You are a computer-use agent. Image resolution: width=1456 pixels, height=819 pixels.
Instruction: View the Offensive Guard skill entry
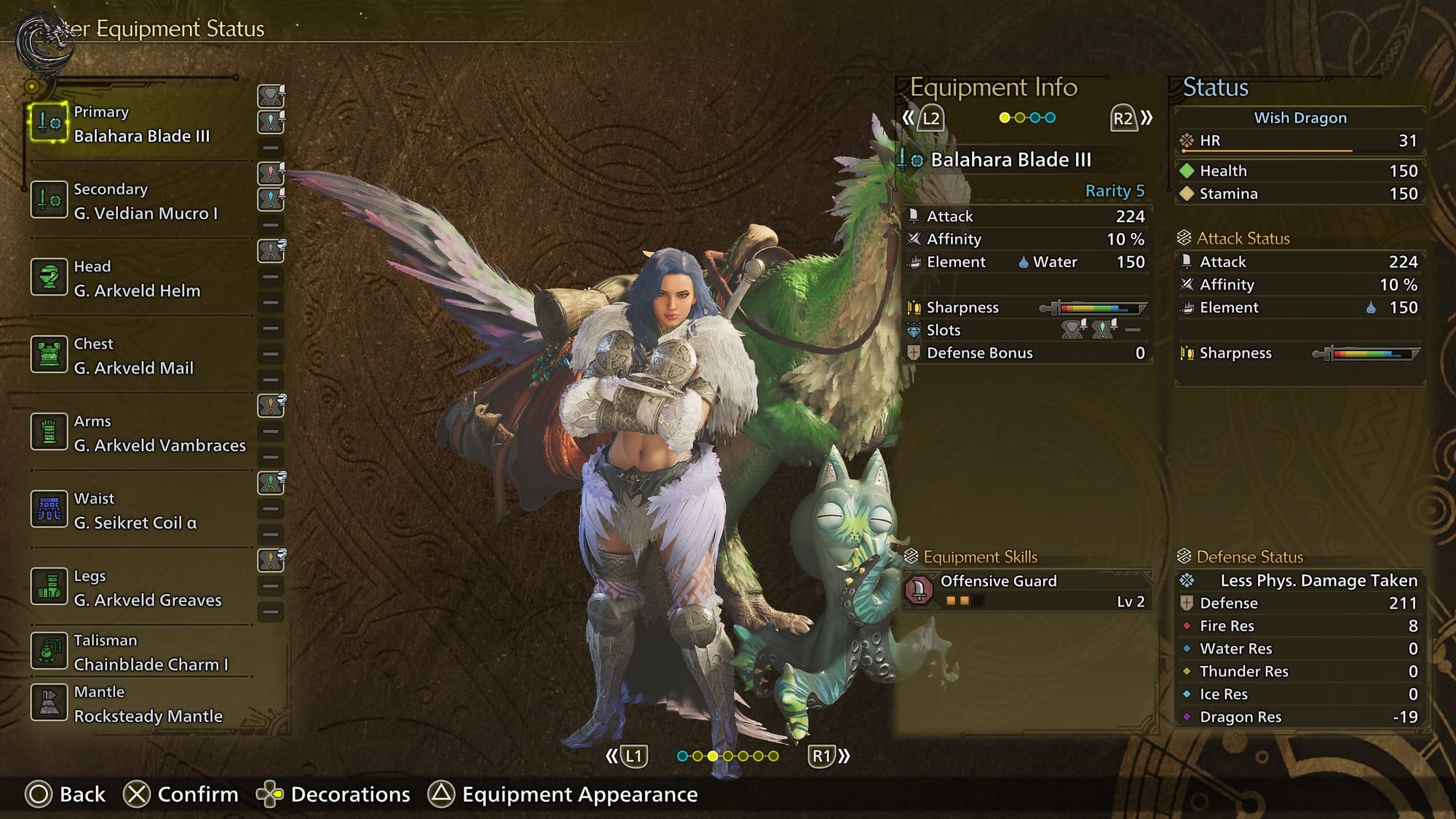click(1026, 590)
